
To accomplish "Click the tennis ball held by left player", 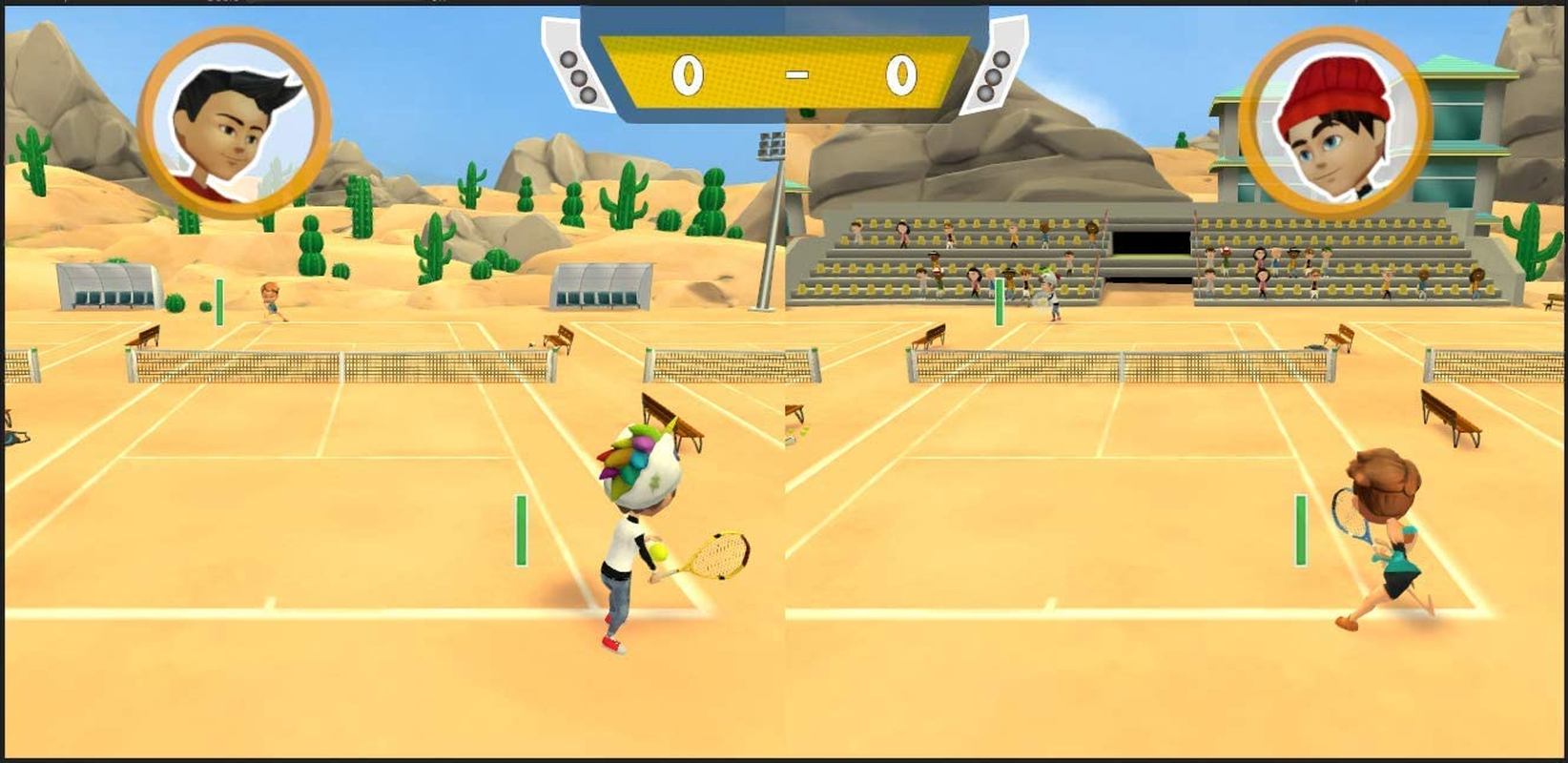I will (660, 550).
